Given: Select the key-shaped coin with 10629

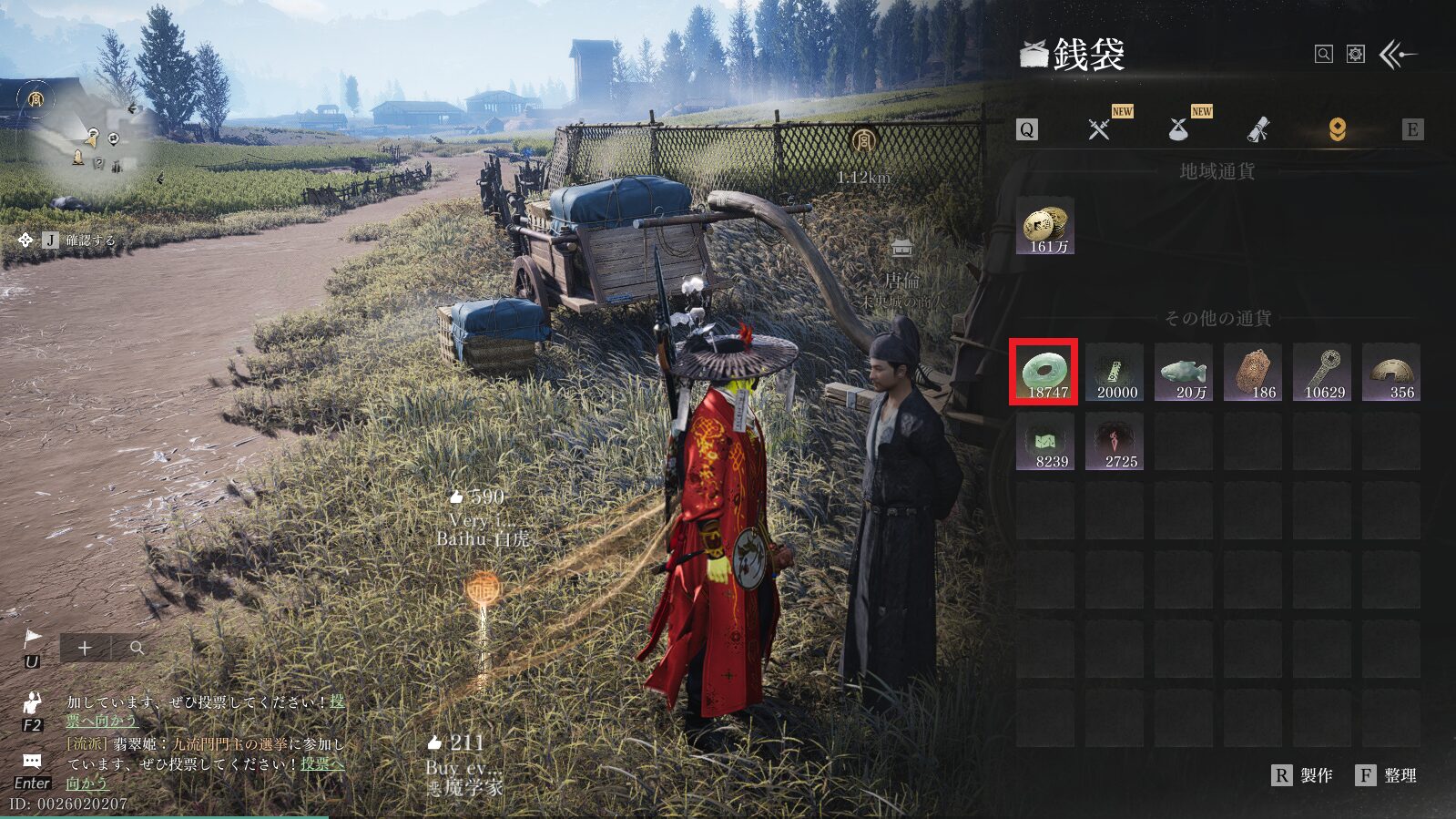Looking at the screenshot, I should [1321, 372].
